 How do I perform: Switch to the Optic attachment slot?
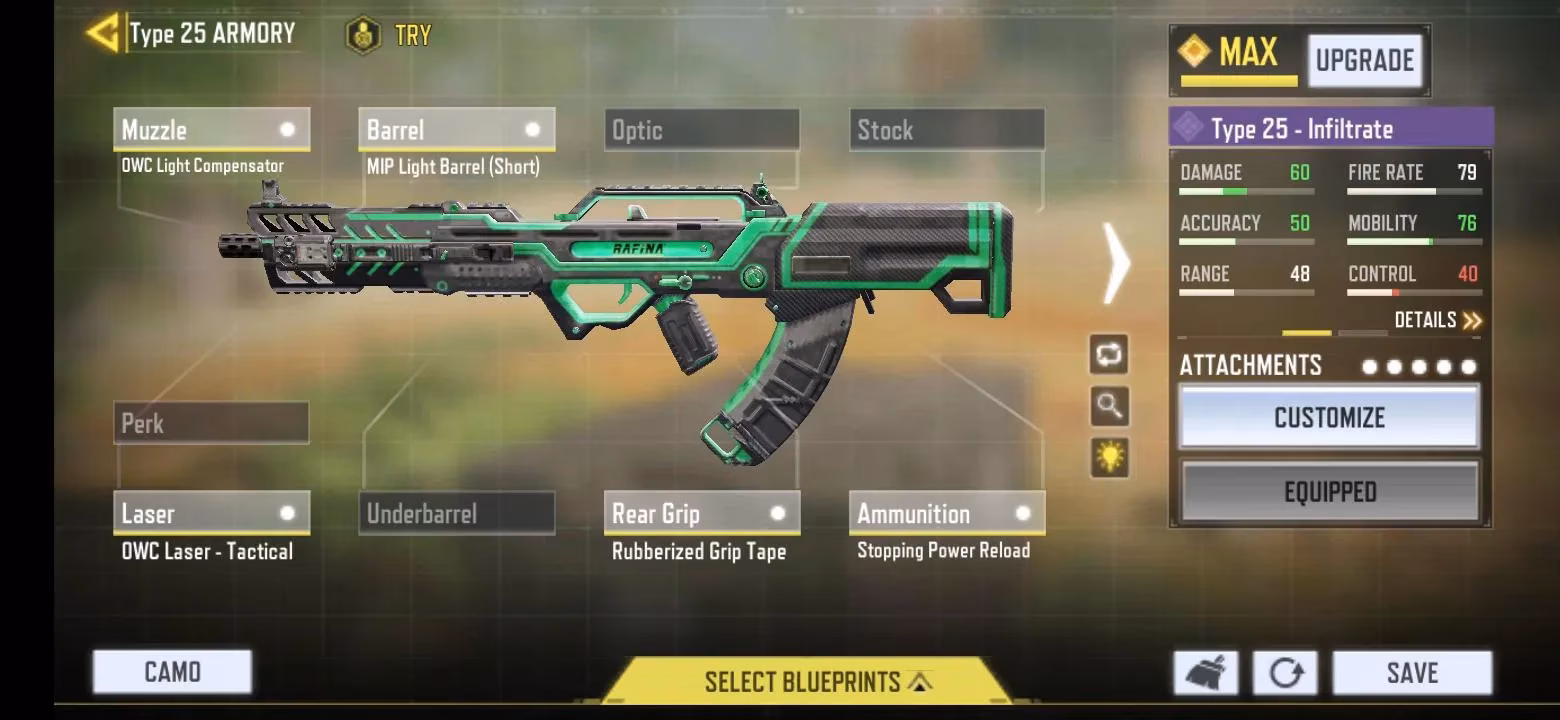coord(700,129)
